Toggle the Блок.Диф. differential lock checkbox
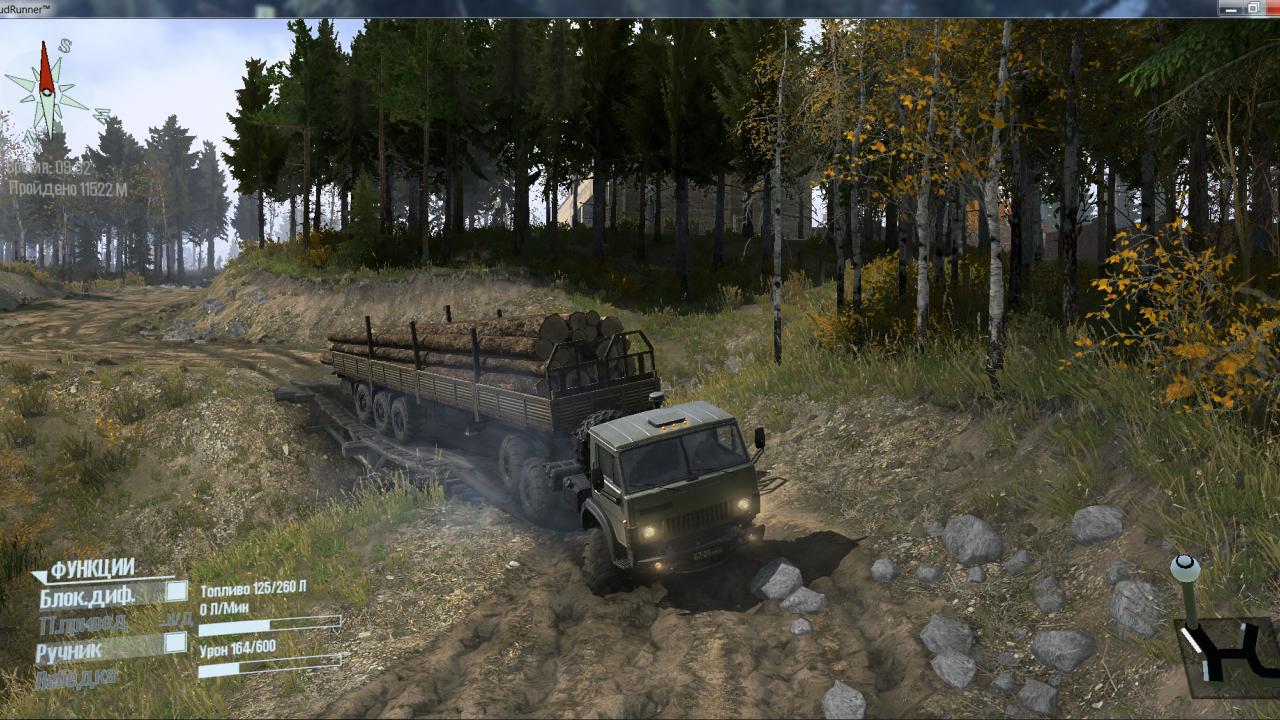This screenshot has height=720, width=1280. pyautogui.click(x=176, y=591)
